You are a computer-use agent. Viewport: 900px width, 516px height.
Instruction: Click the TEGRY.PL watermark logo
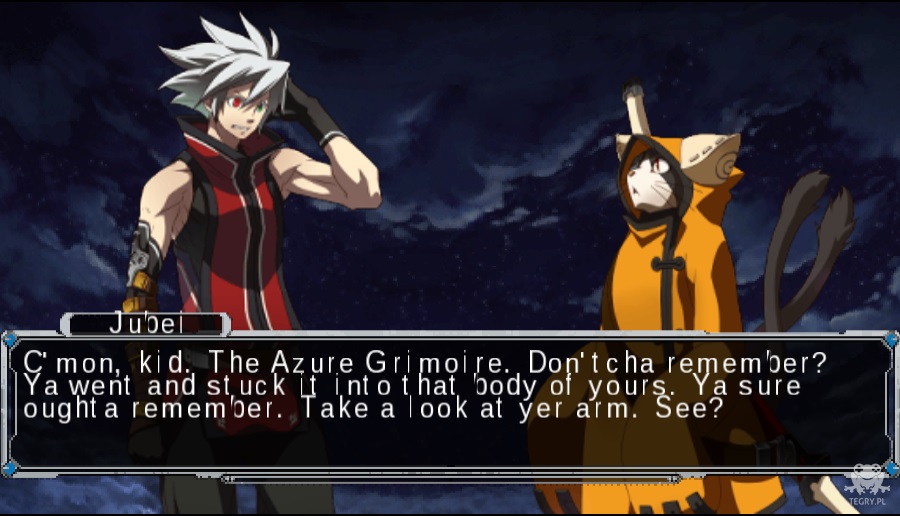click(x=865, y=484)
